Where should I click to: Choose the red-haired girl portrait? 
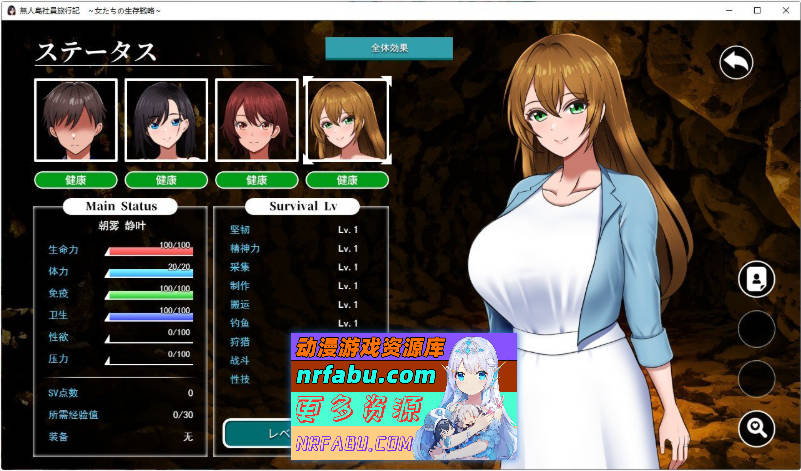coord(257,120)
